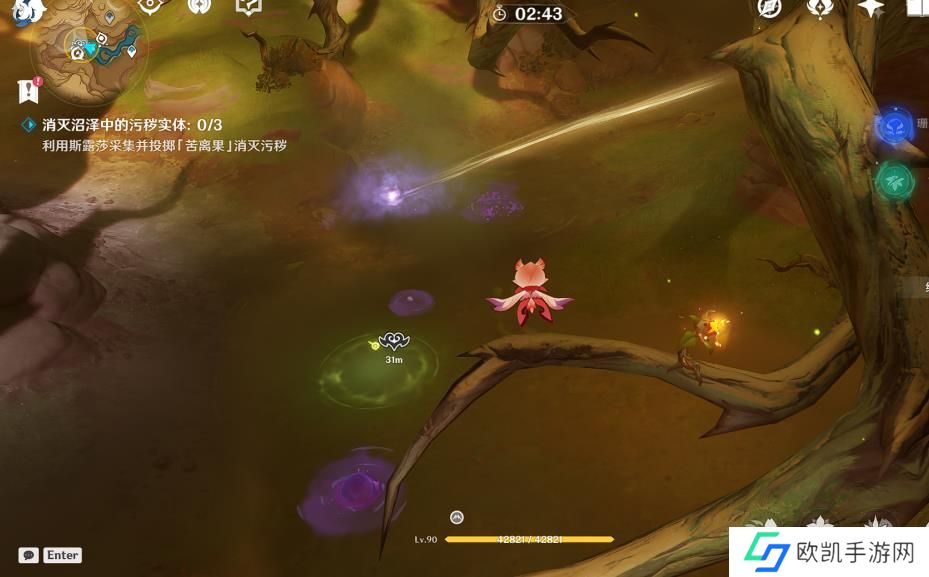
Task: Open the chat speech bubble icon
Action: [29, 555]
